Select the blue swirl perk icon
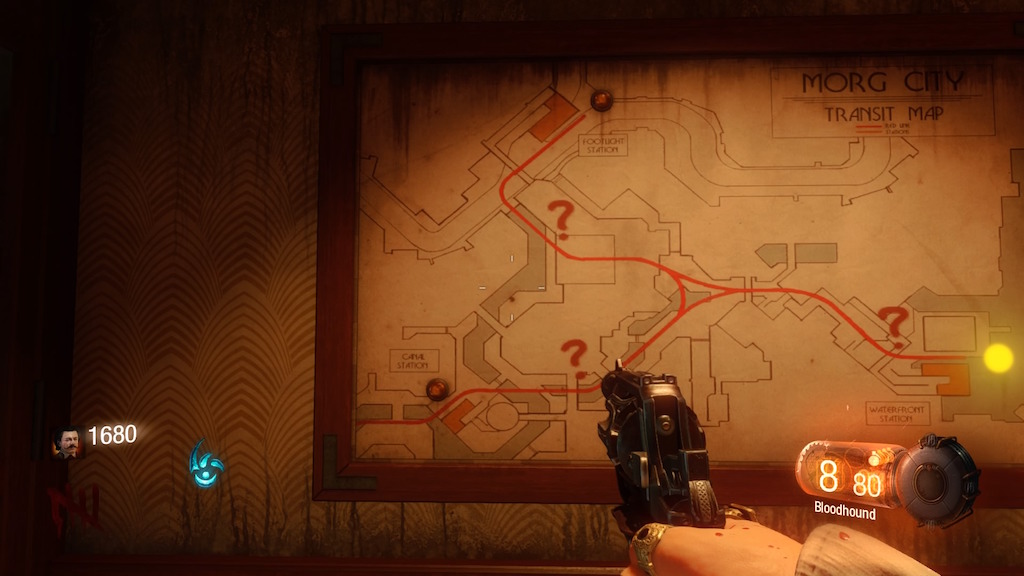 [206, 464]
